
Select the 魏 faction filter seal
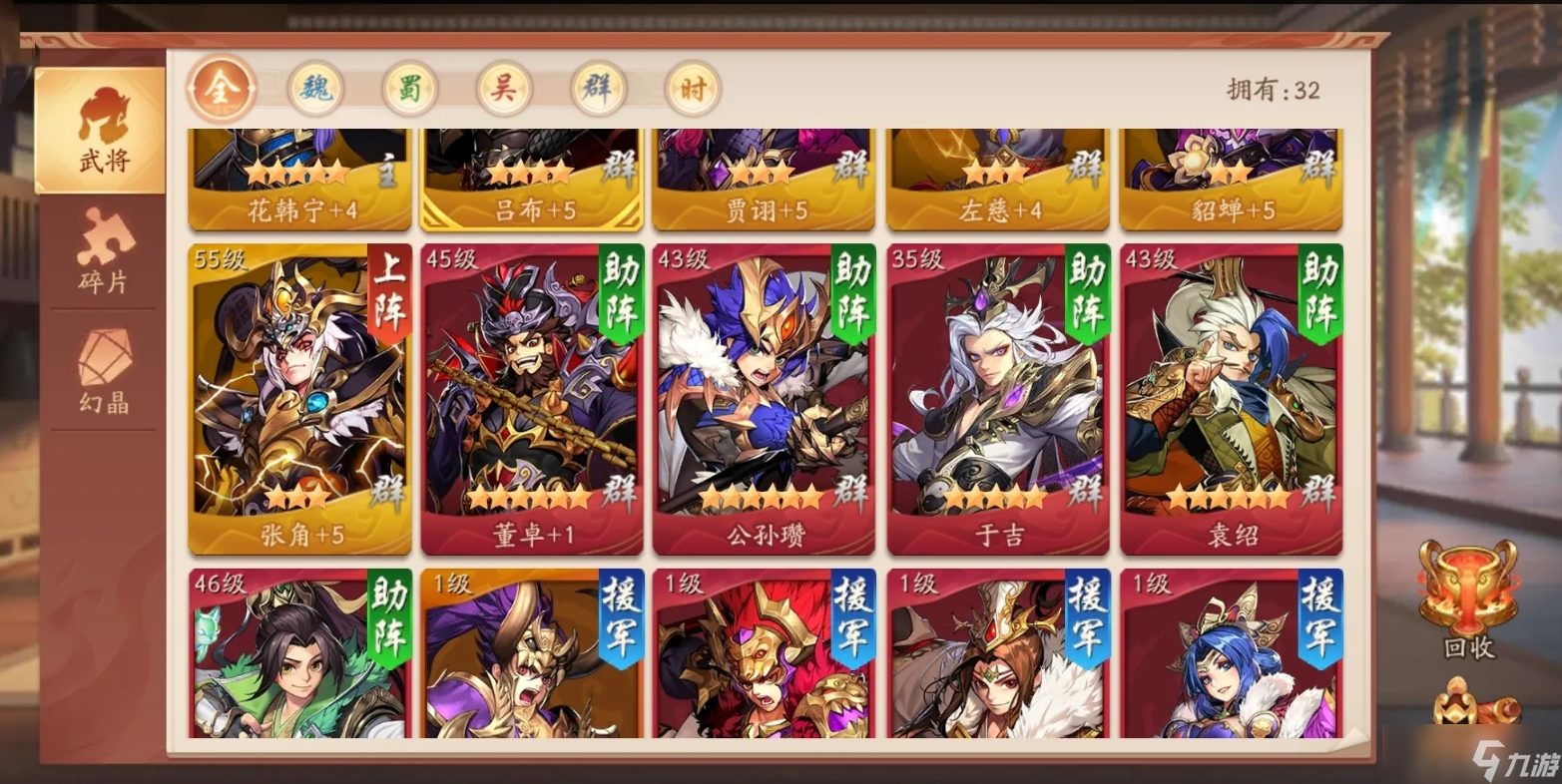(314, 88)
